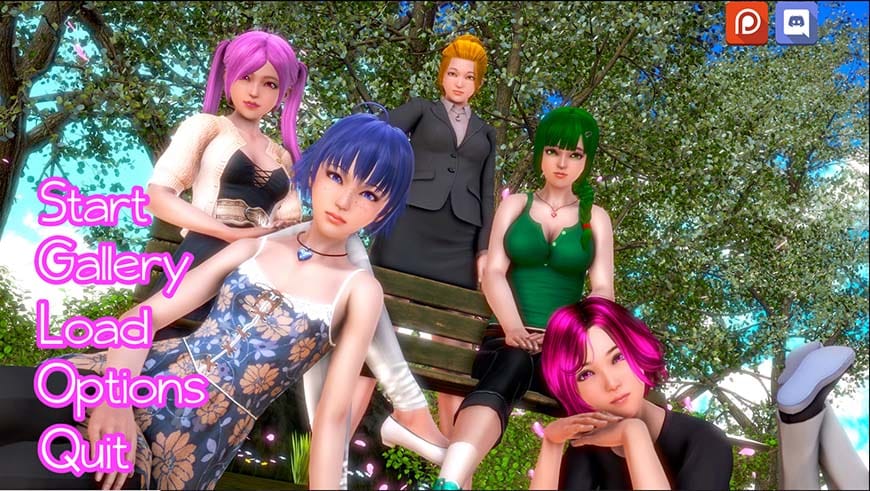
Task: Choose Load from the main menu
Action: coord(93,326)
